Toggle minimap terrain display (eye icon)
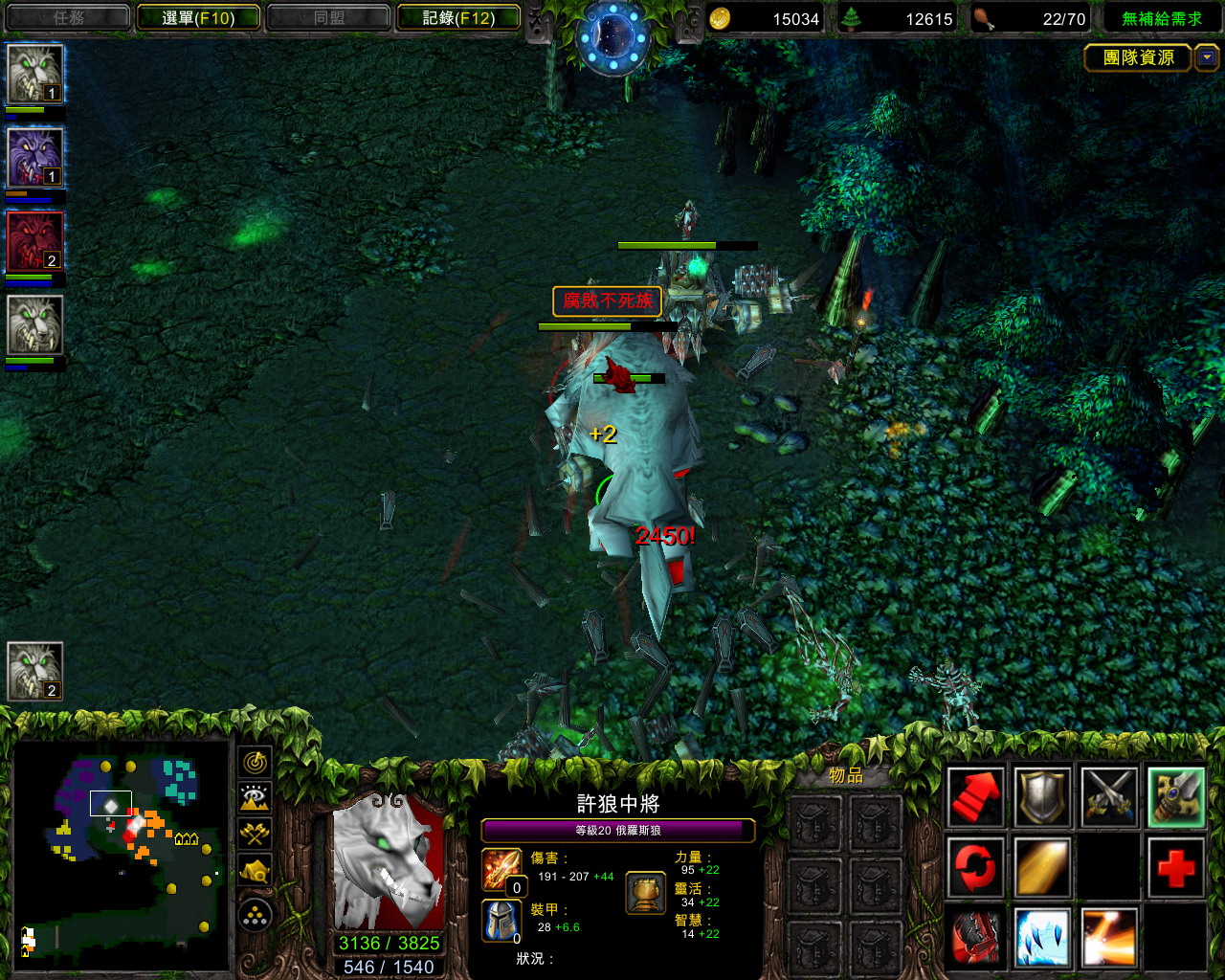The height and width of the screenshot is (980, 1225). point(255,797)
